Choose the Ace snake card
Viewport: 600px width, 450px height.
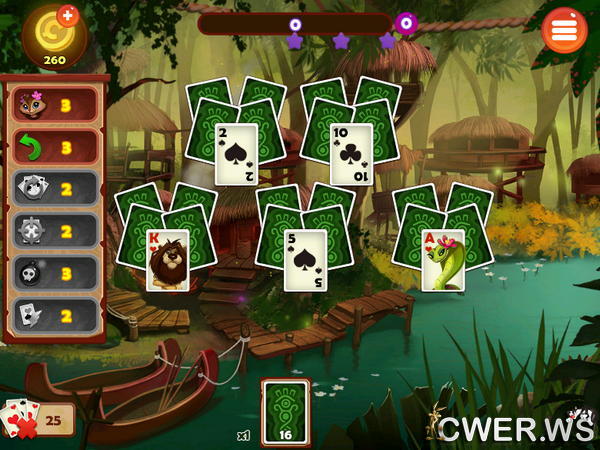442,260
